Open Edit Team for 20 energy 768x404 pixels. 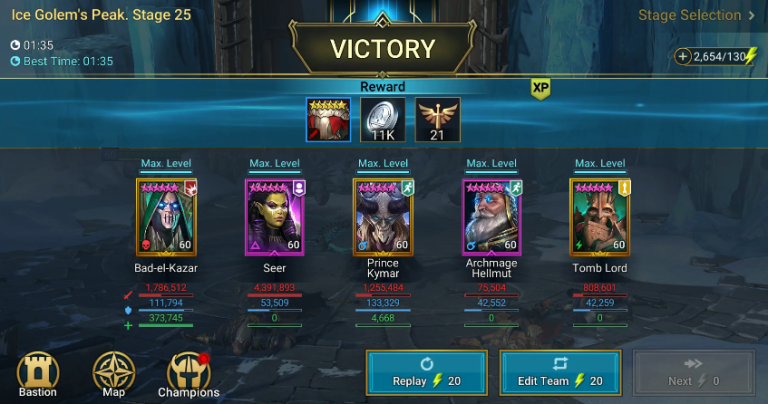point(560,373)
